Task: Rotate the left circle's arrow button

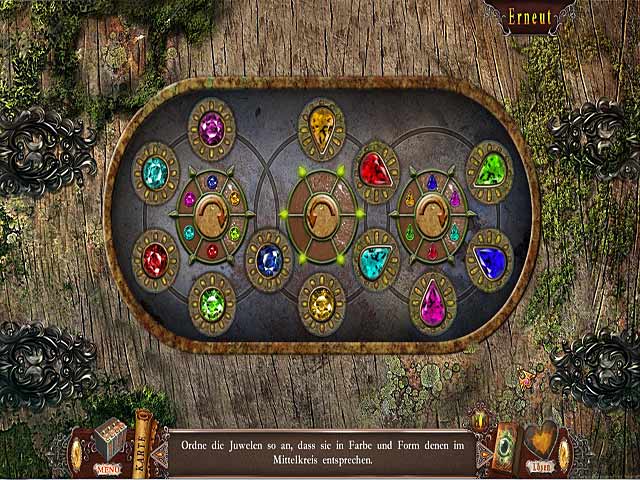Action: (x=212, y=214)
